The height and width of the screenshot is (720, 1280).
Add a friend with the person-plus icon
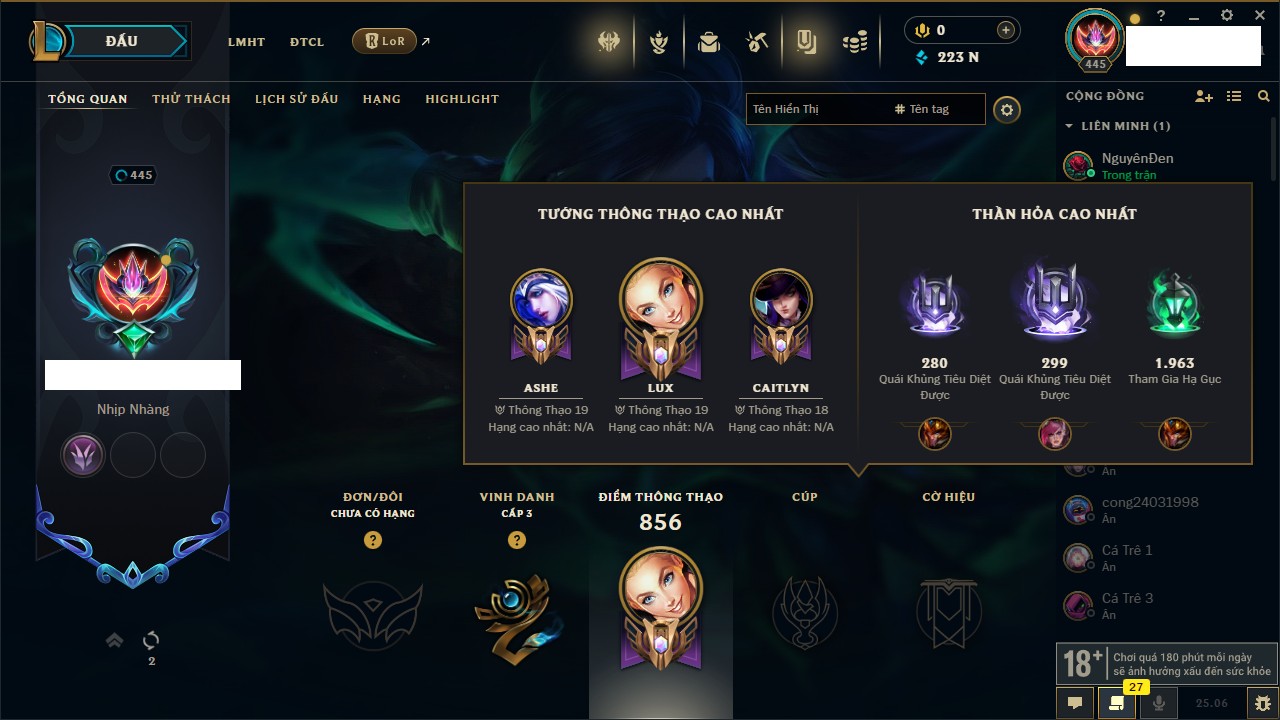(x=1204, y=96)
